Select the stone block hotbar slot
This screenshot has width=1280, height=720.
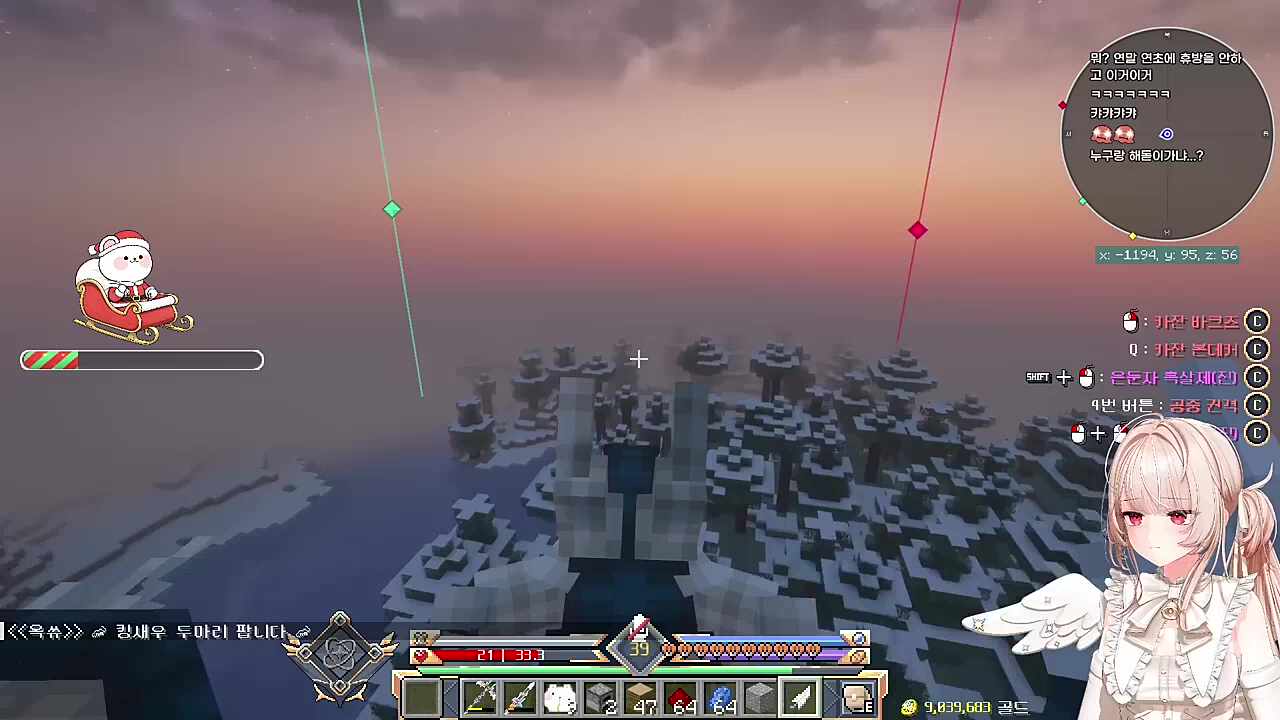click(760, 696)
